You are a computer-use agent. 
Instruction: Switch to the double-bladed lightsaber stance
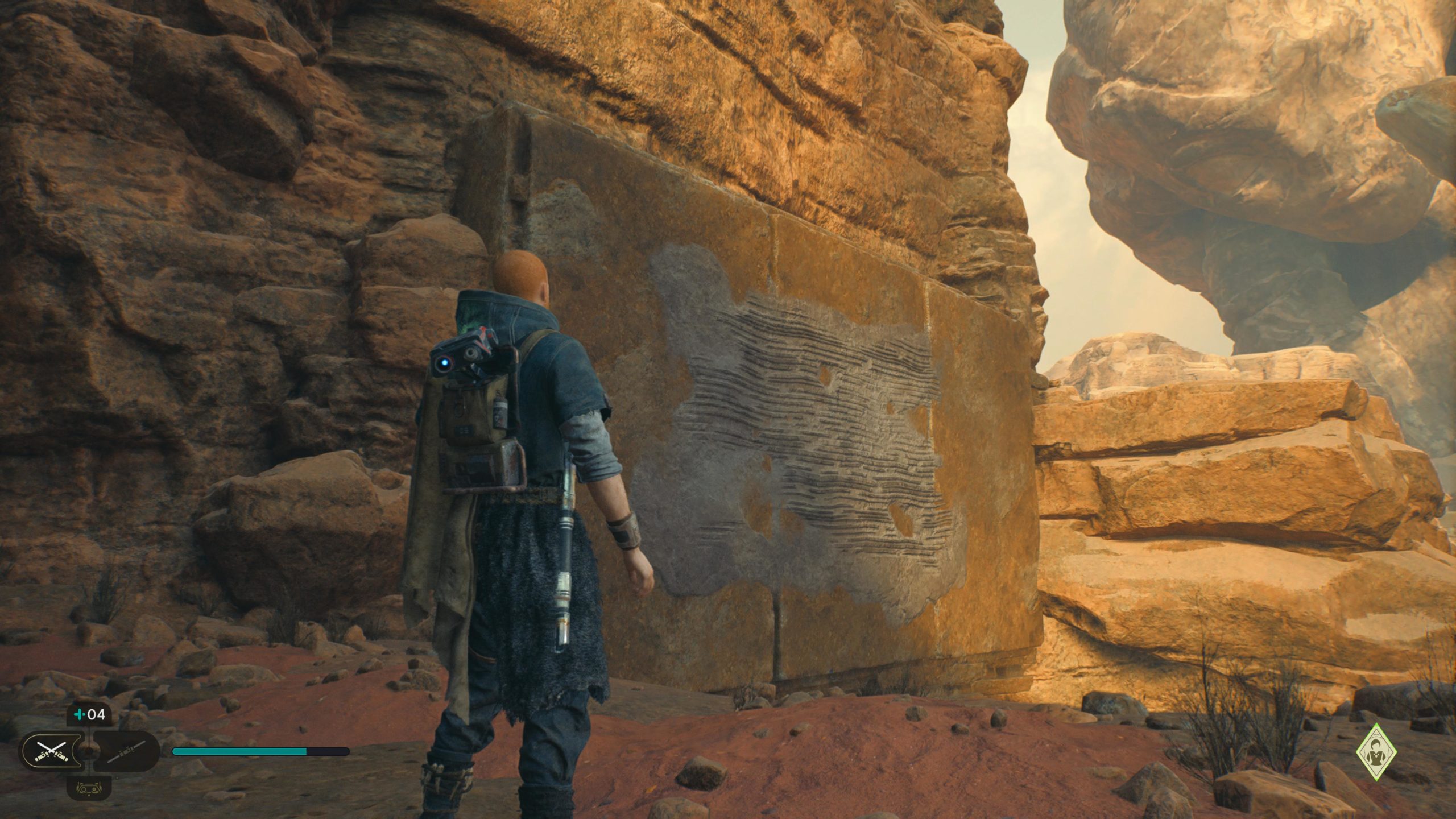(126, 751)
